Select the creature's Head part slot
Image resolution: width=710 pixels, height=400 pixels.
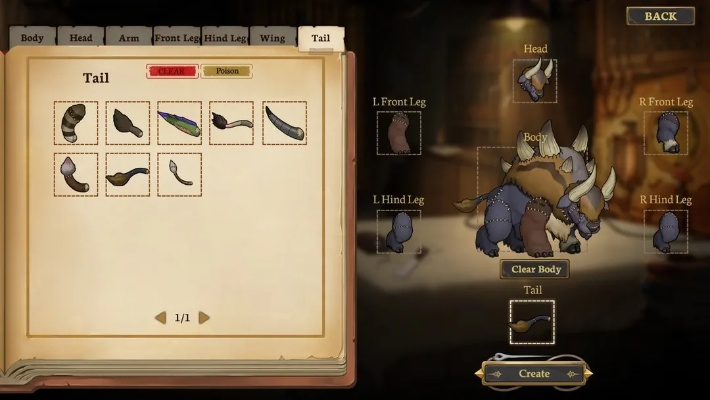pos(535,81)
